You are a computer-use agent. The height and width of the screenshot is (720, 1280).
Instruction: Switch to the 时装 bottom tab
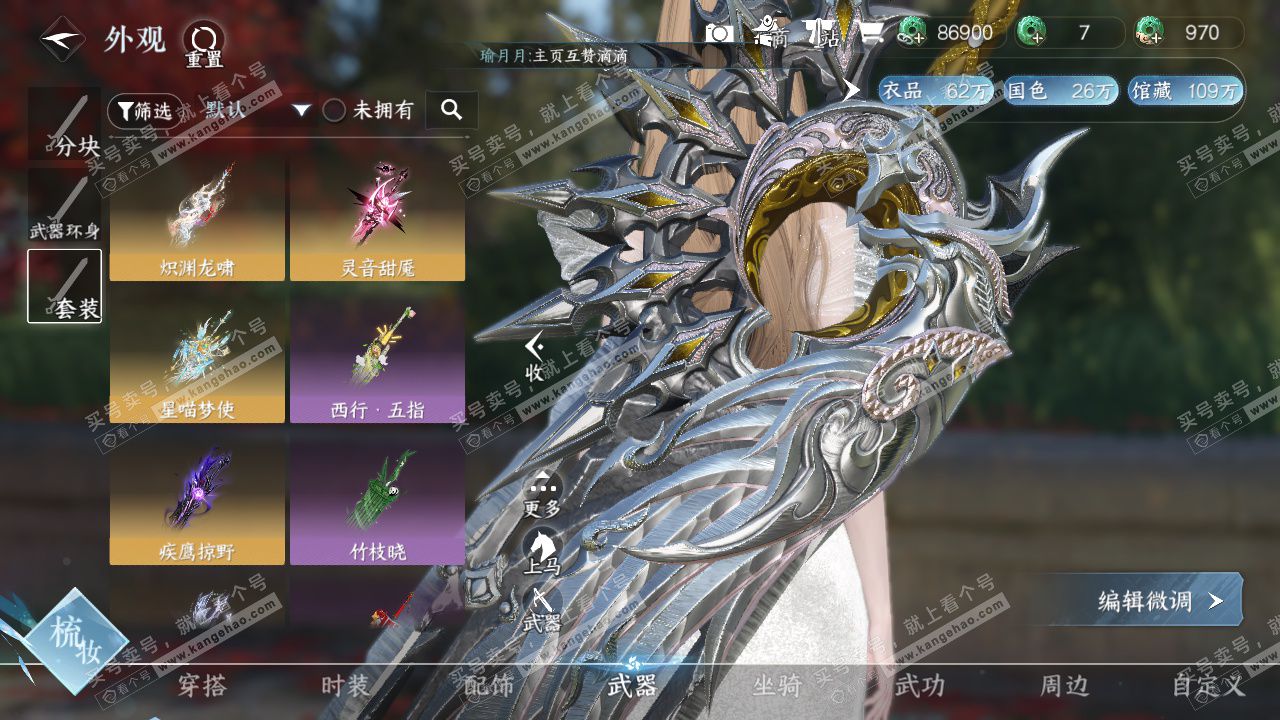(345, 686)
